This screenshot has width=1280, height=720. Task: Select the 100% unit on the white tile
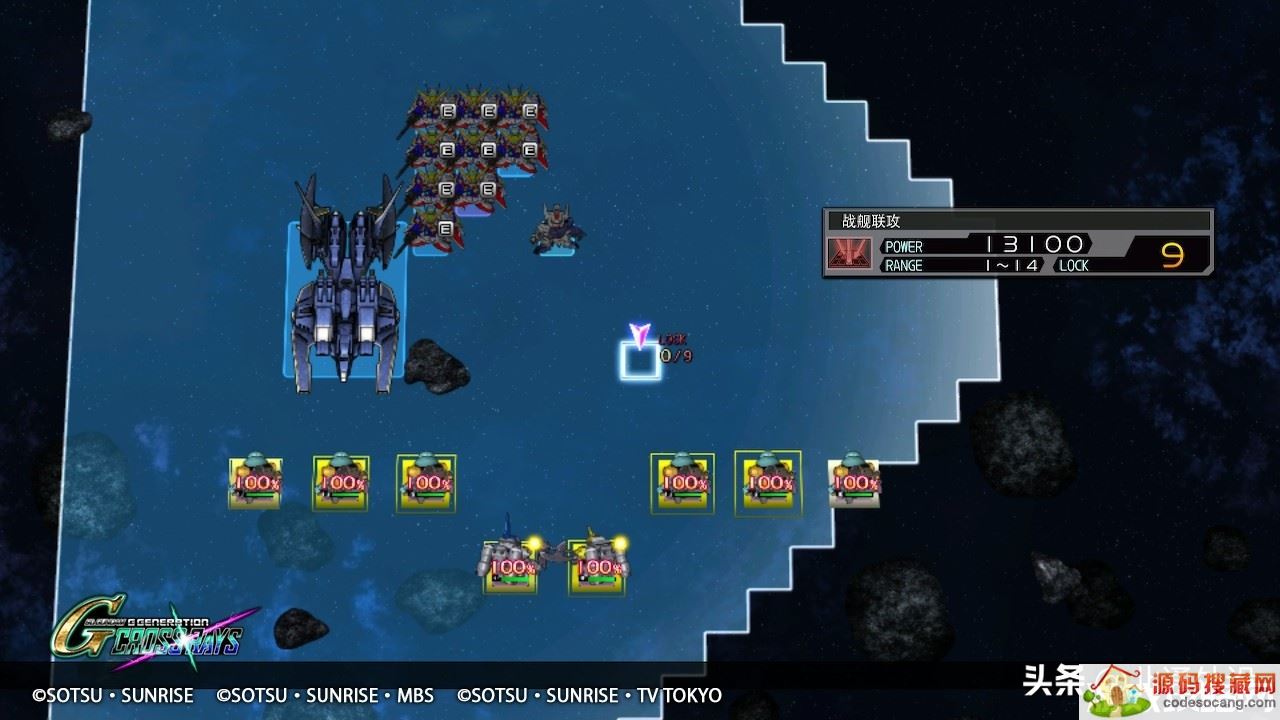(854, 481)
